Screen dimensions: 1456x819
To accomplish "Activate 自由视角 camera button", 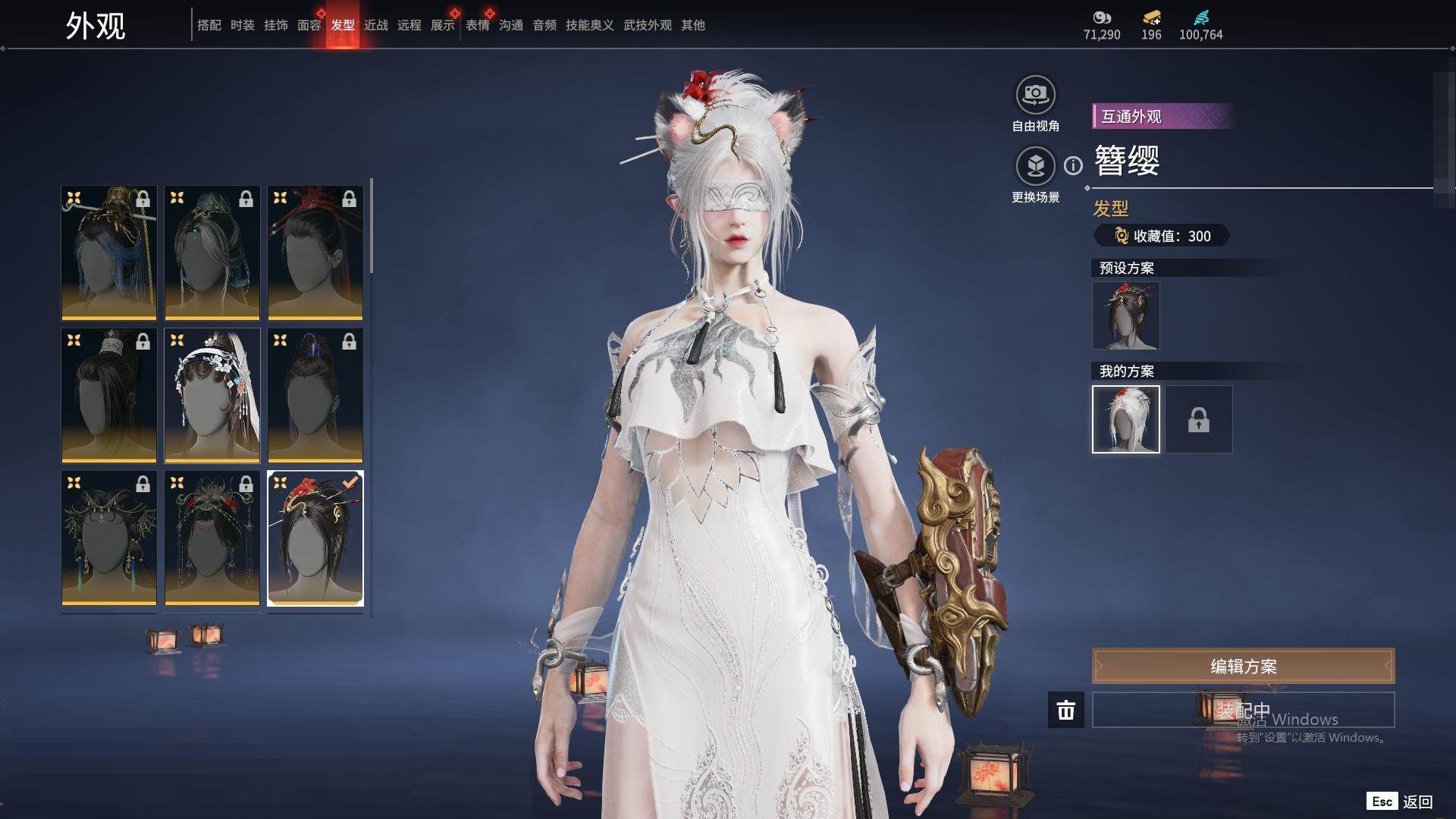I will (x=1035, y=96).
